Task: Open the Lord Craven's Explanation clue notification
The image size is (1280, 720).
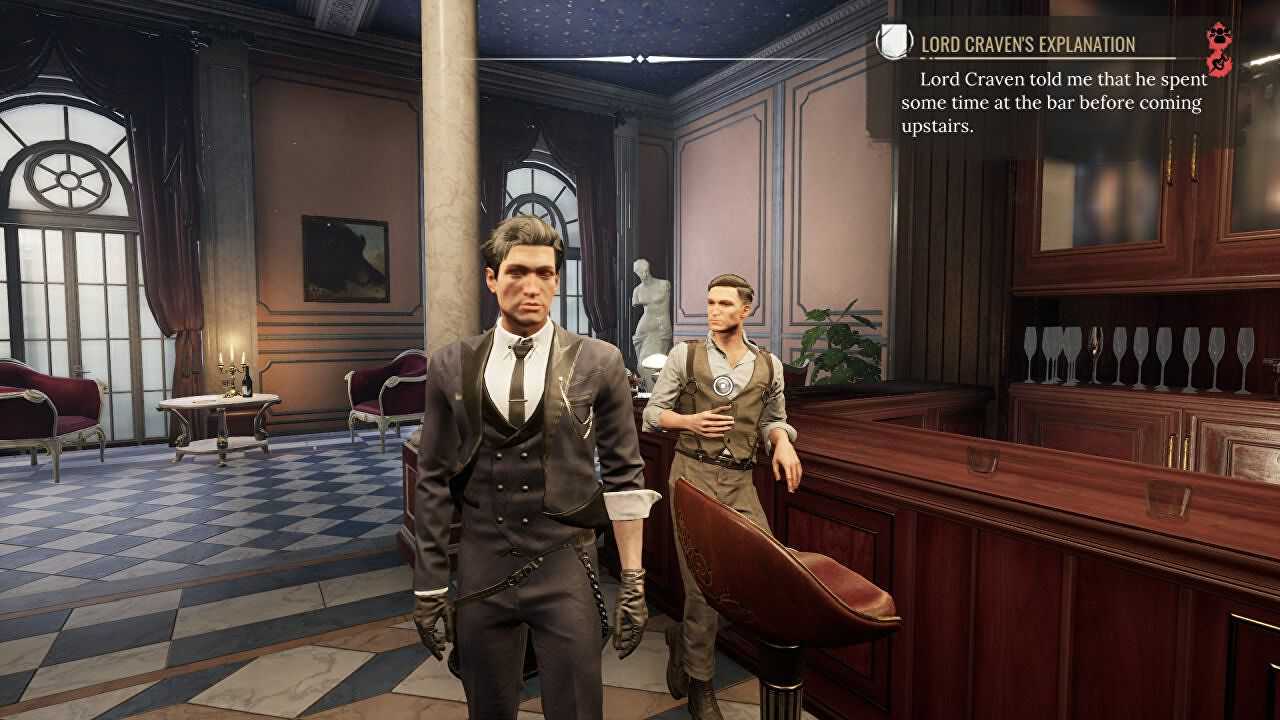Action: pyautogui.click(x=1027, y=45)
